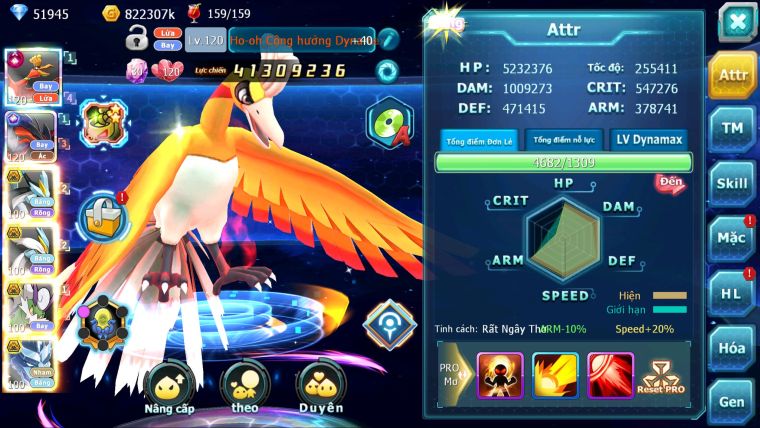Switch to the Hóa tab

pos(733,348)
